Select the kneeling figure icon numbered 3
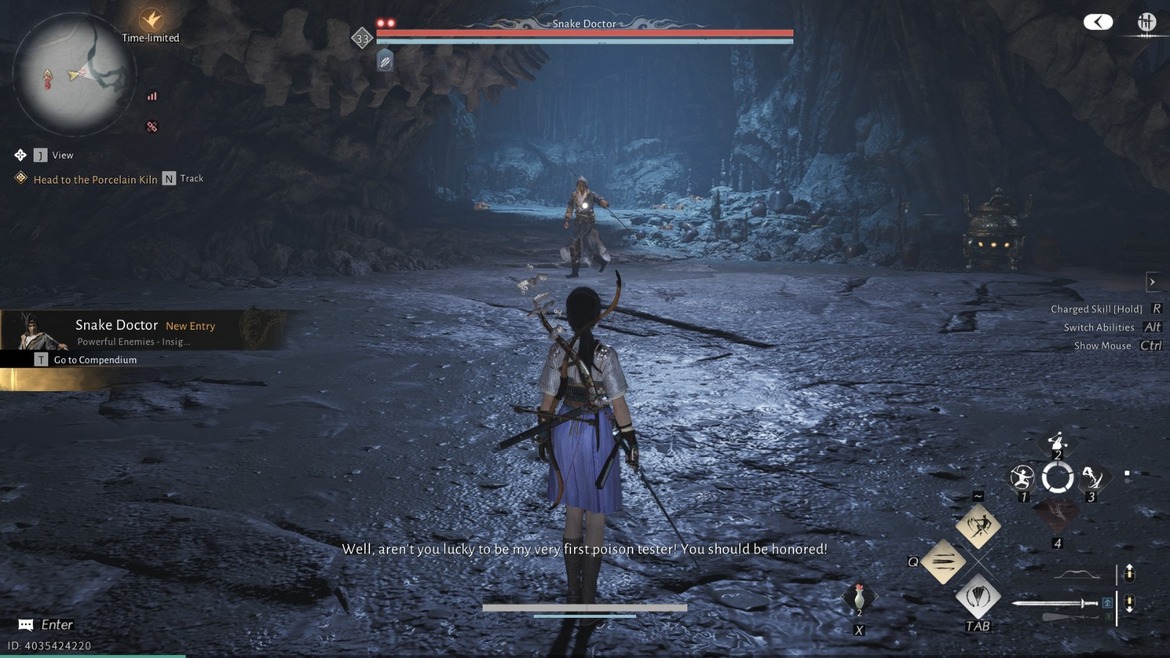This screenshot has height=658, width=1170. [1091, 477]
